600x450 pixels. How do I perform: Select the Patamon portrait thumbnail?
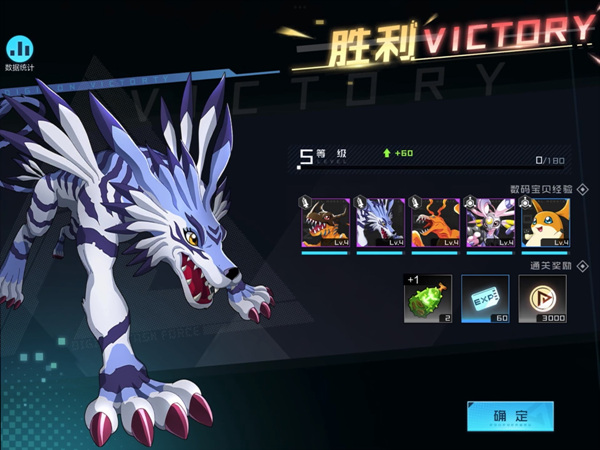544,222
